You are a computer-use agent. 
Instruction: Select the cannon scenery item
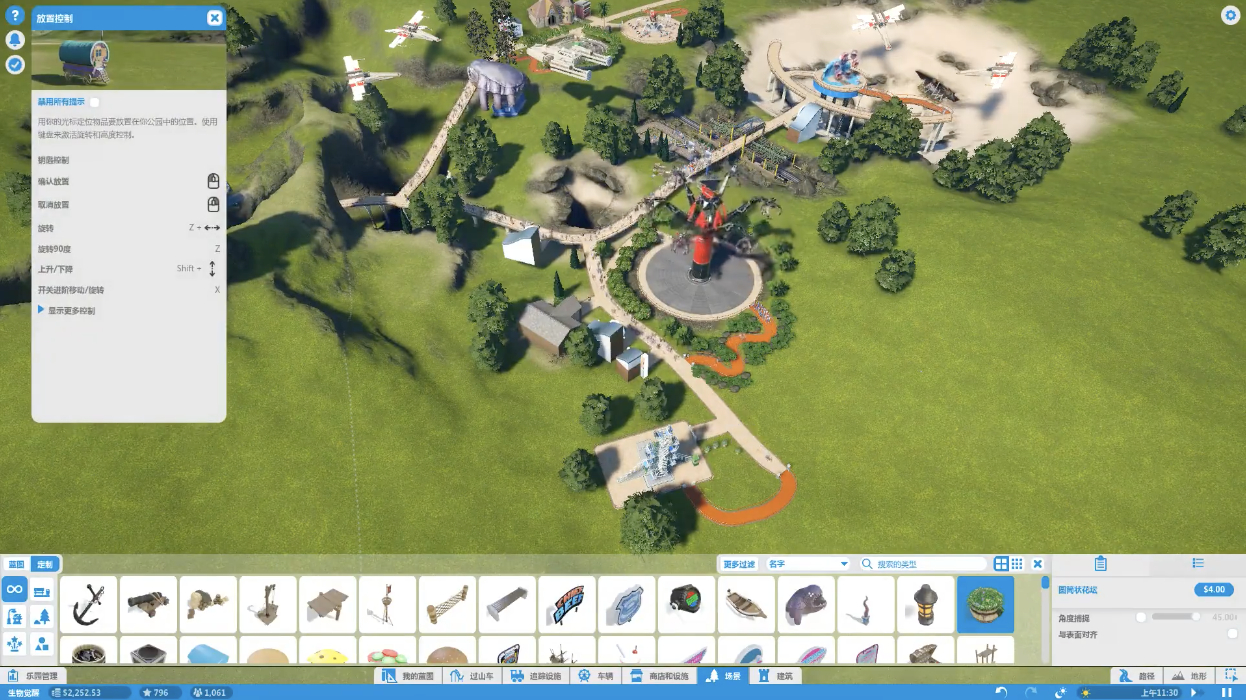148,604
